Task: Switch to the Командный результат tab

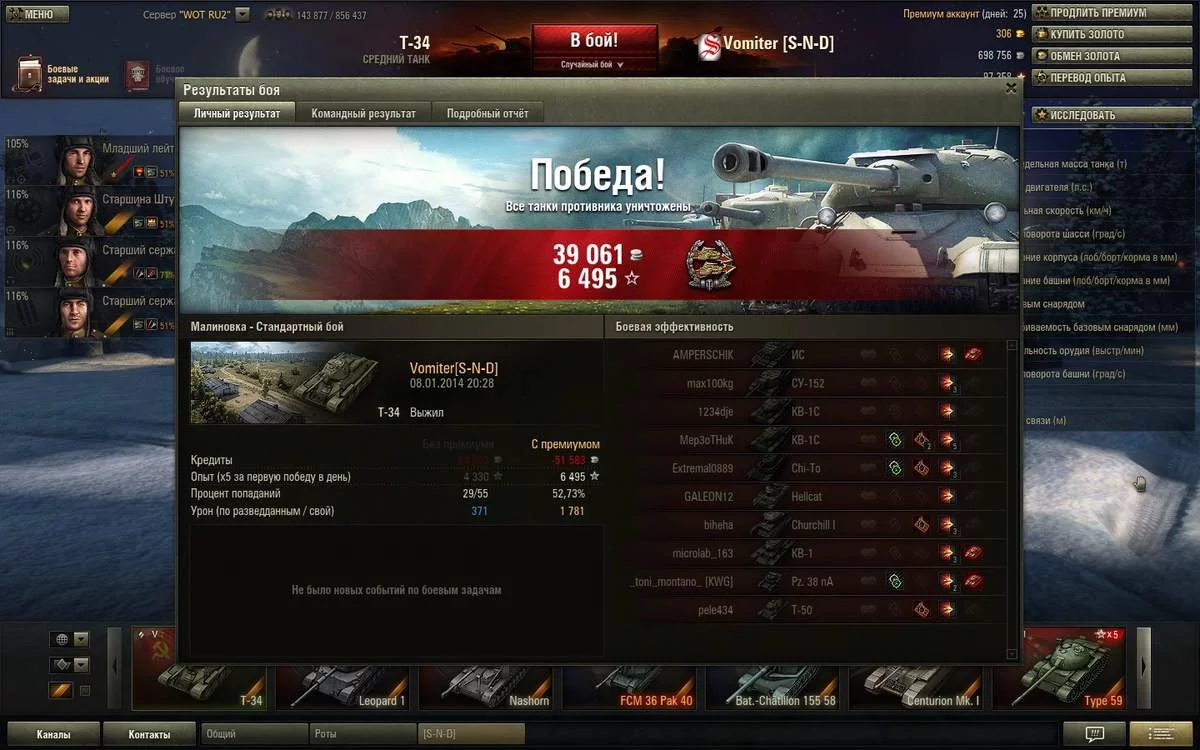Action: [363, 113]
